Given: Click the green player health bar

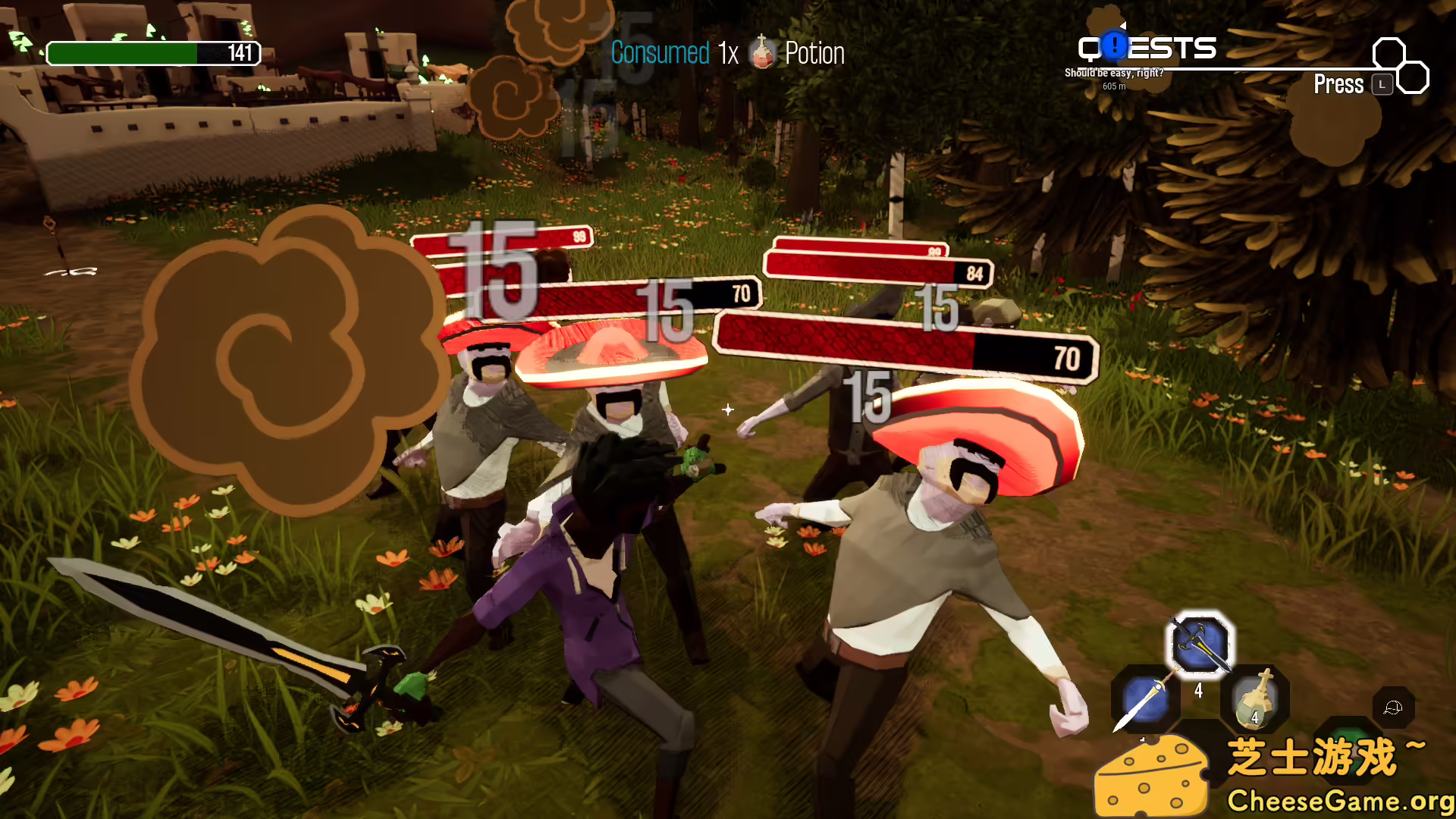Looking at the screenshot, I should click(121, 54).
